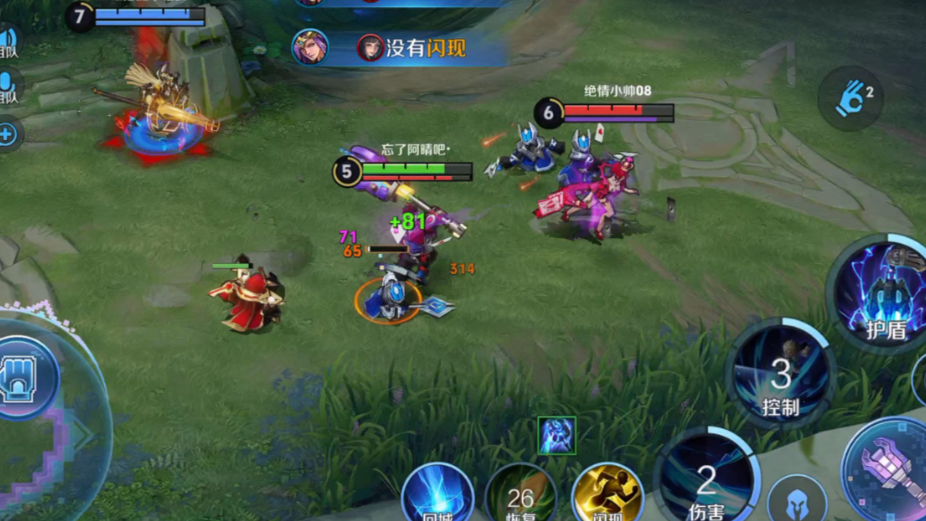926x521 pixels.
Task: Expand the round plus button
Action: pyautogui.click(x=8, y=135)
